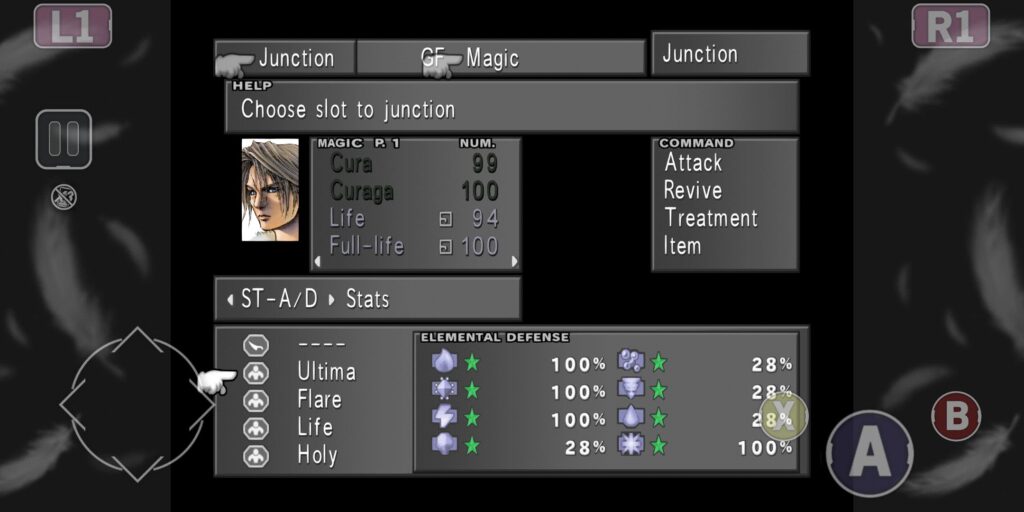The image size is (1024, 512).
Task: Select the Junction menu option
Action: (295, 58)
